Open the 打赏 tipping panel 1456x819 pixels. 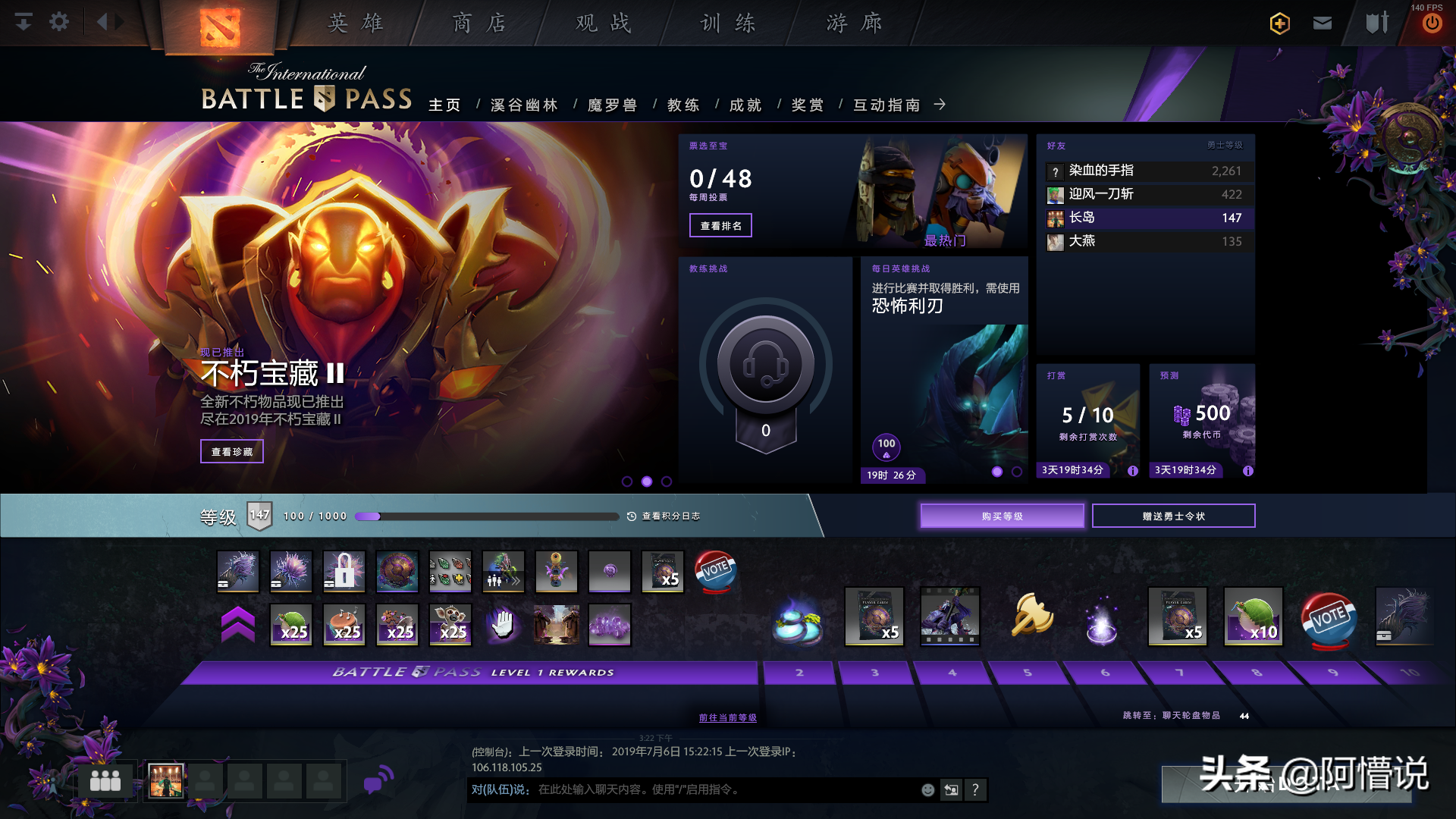click(1088, 417)
